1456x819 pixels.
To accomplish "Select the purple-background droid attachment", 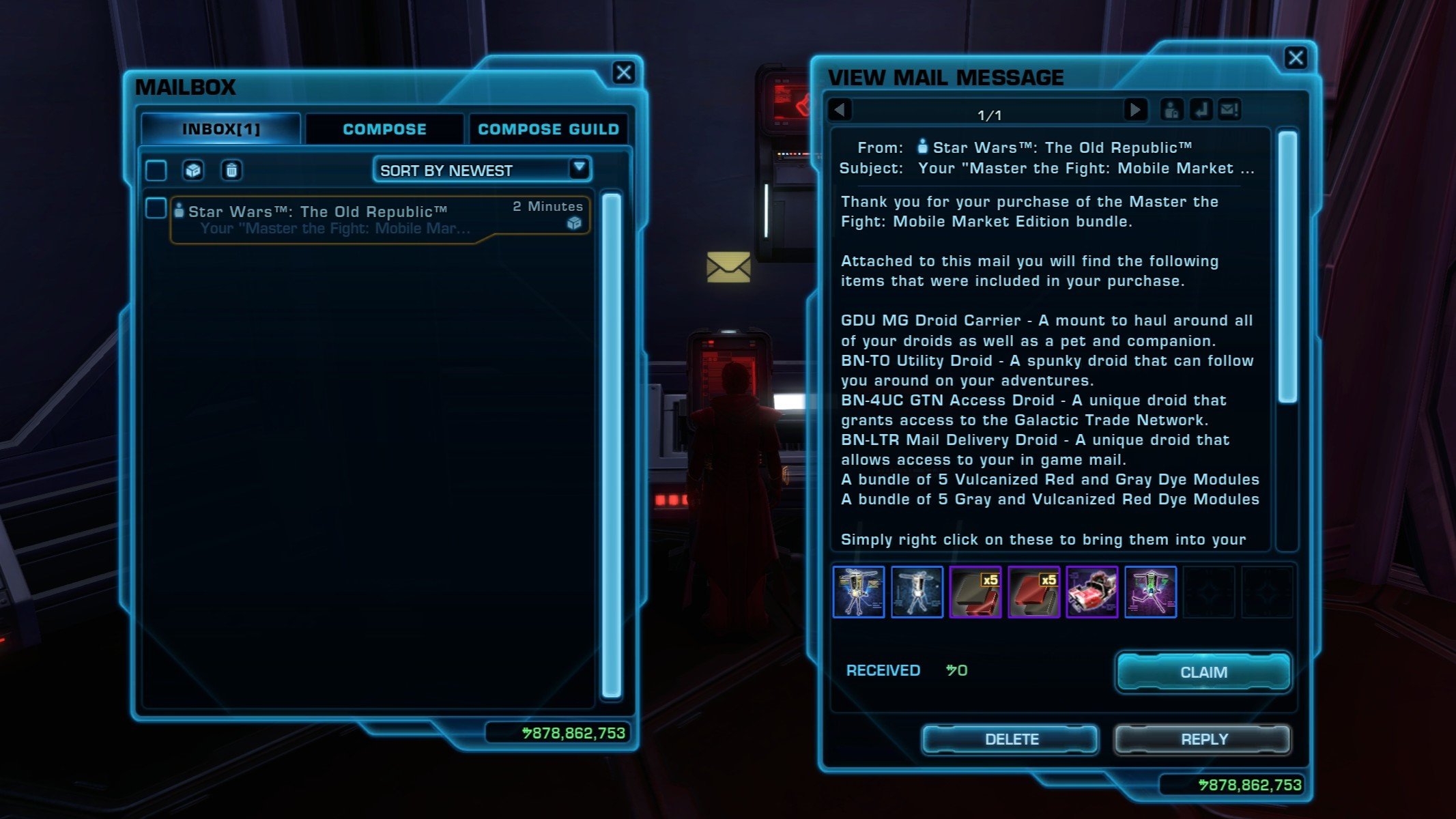I will pos(1150,592).
